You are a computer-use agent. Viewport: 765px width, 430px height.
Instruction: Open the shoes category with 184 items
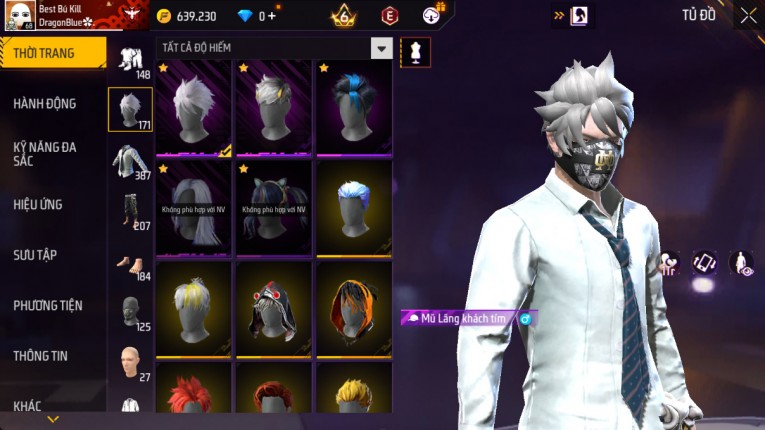point(130,264)
